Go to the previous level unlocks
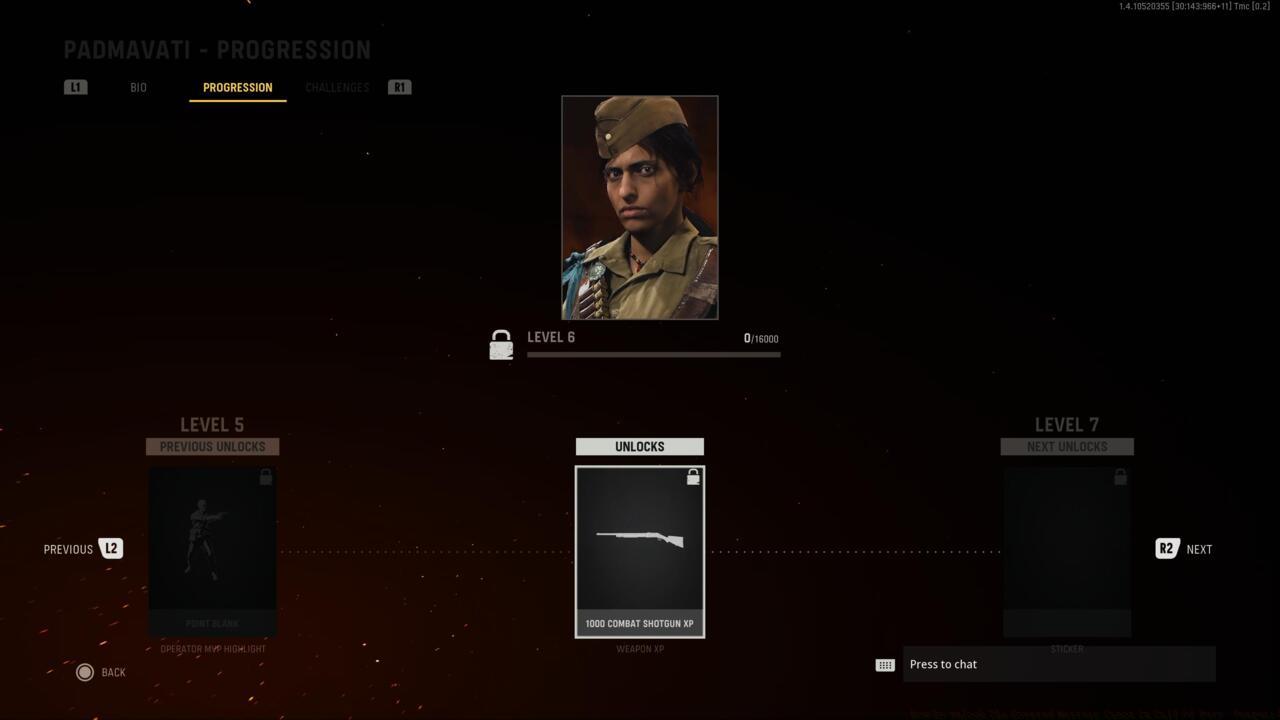This screenshot has height=720, width=1280. 84,549
